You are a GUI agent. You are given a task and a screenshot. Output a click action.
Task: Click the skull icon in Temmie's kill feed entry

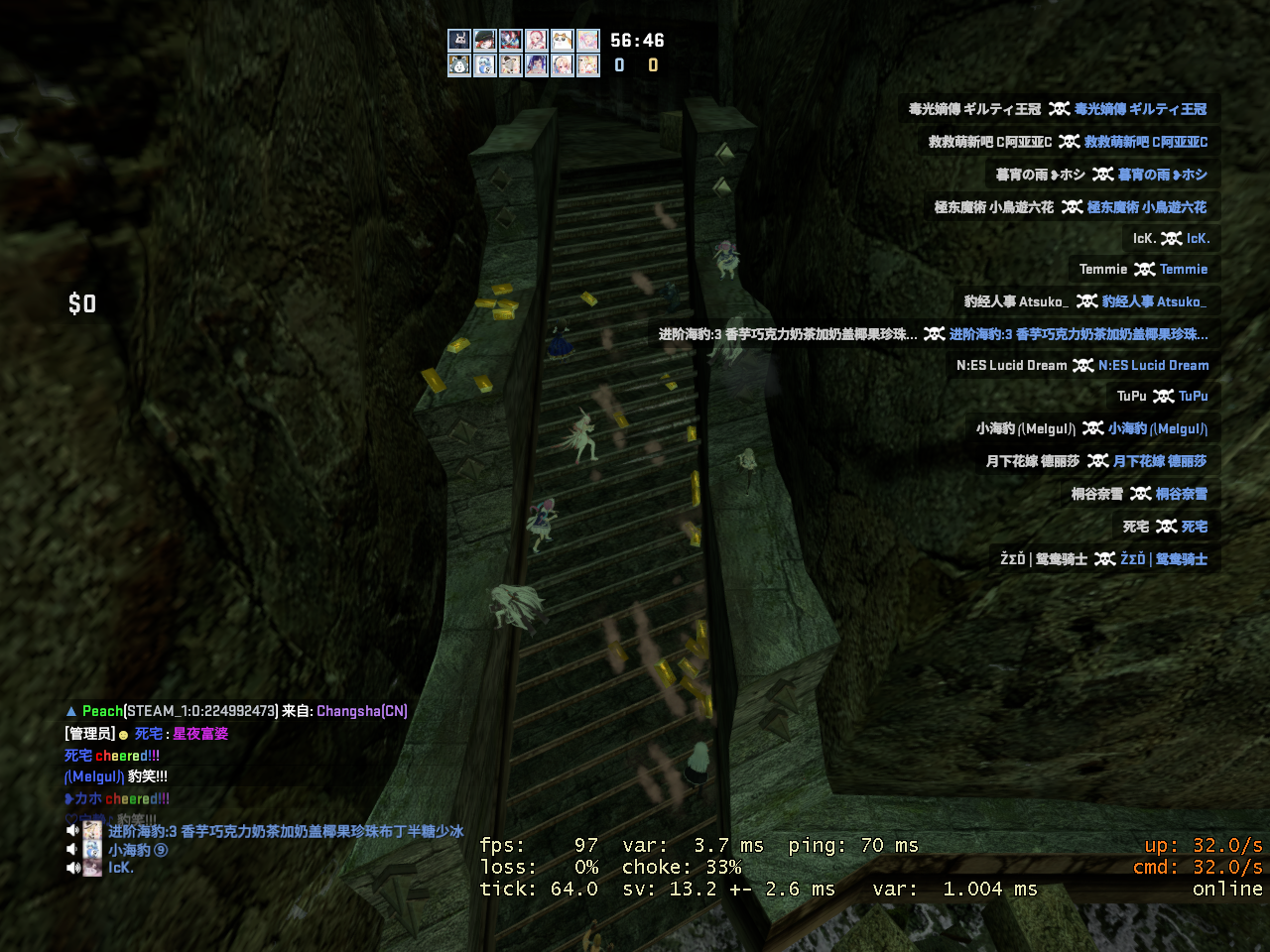(x=1143, y=270)
